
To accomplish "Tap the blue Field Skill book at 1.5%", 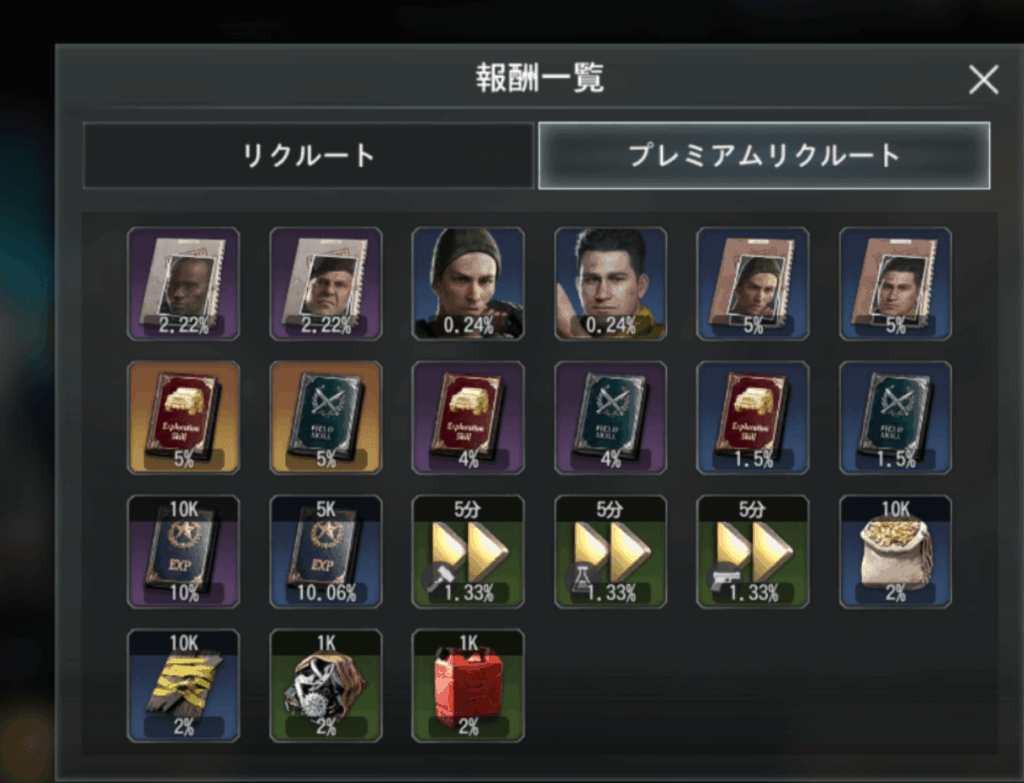I will pos(895,417).
